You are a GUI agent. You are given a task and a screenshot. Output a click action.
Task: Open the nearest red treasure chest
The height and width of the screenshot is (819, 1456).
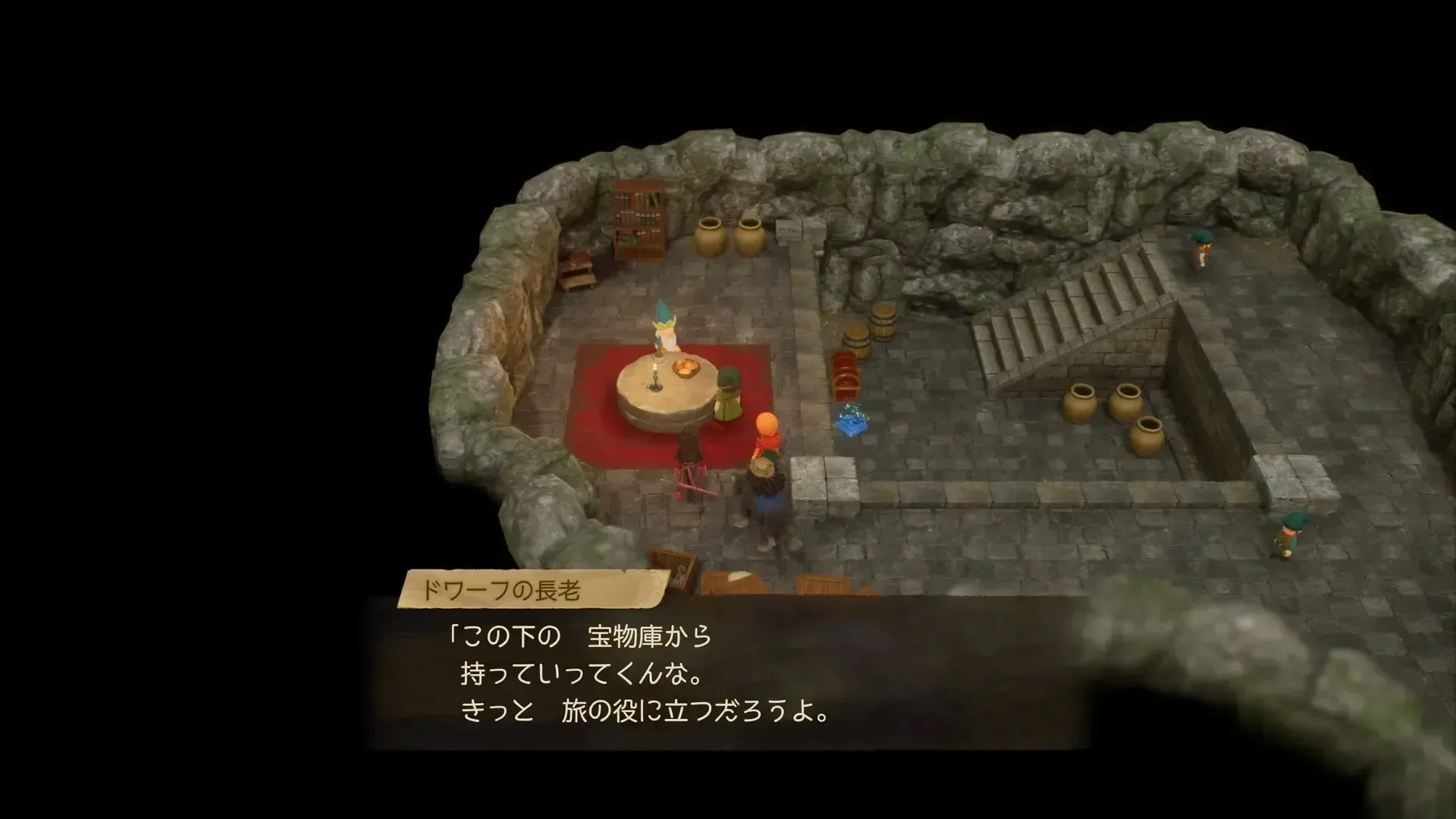(846, 388)
